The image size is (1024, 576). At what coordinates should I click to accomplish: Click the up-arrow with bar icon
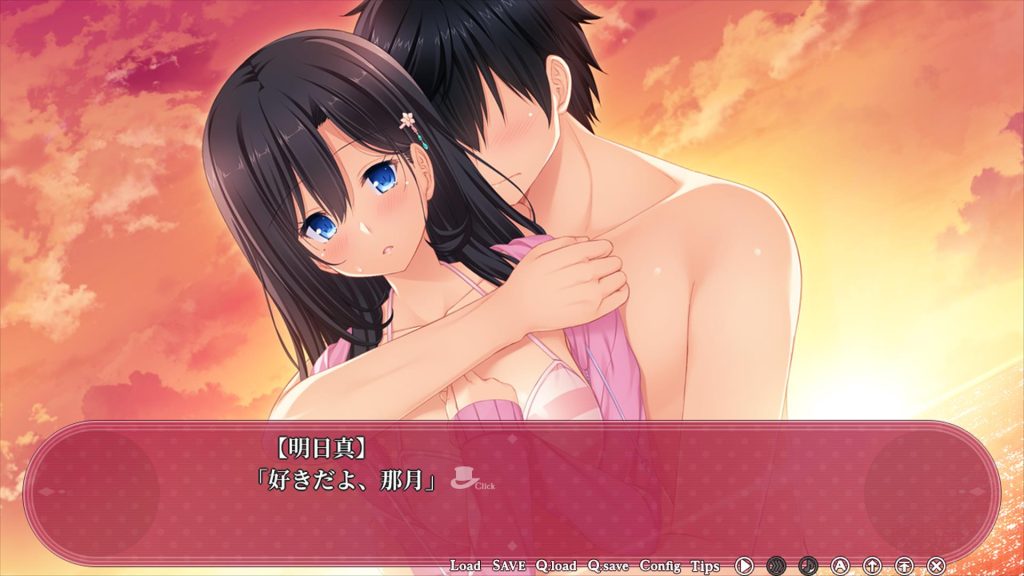[904, 566]
